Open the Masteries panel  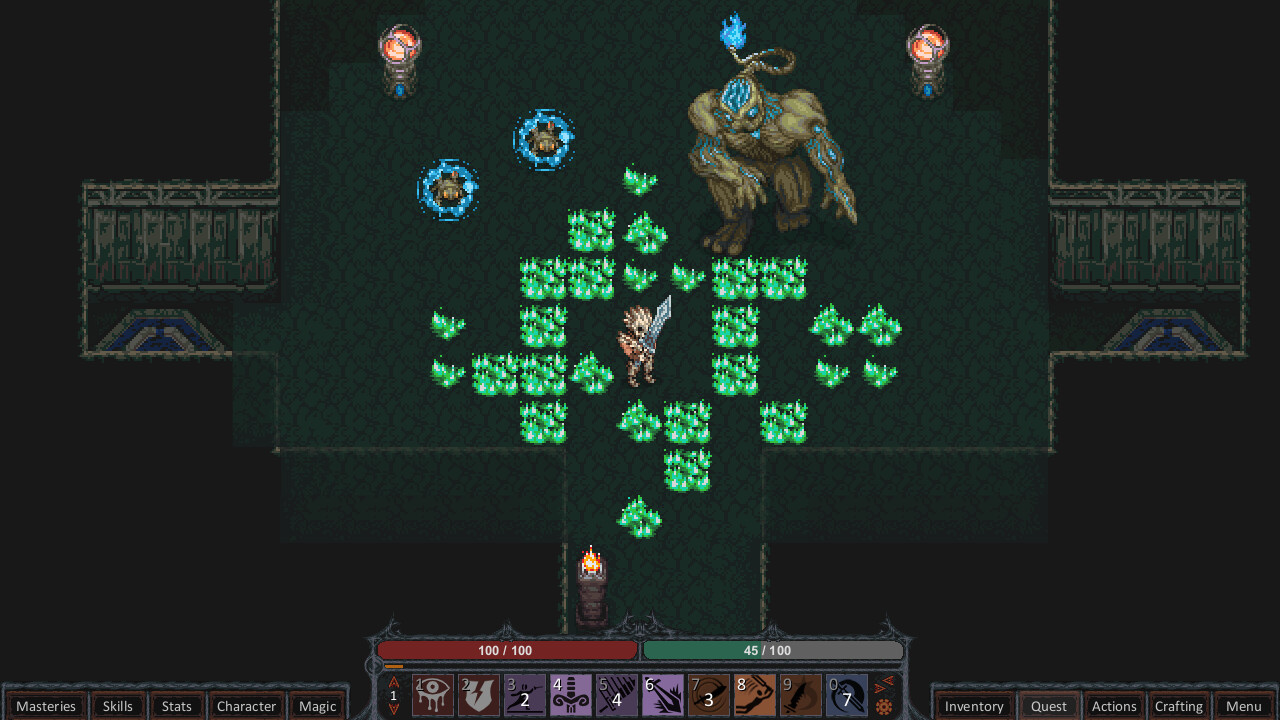[46, 706]
